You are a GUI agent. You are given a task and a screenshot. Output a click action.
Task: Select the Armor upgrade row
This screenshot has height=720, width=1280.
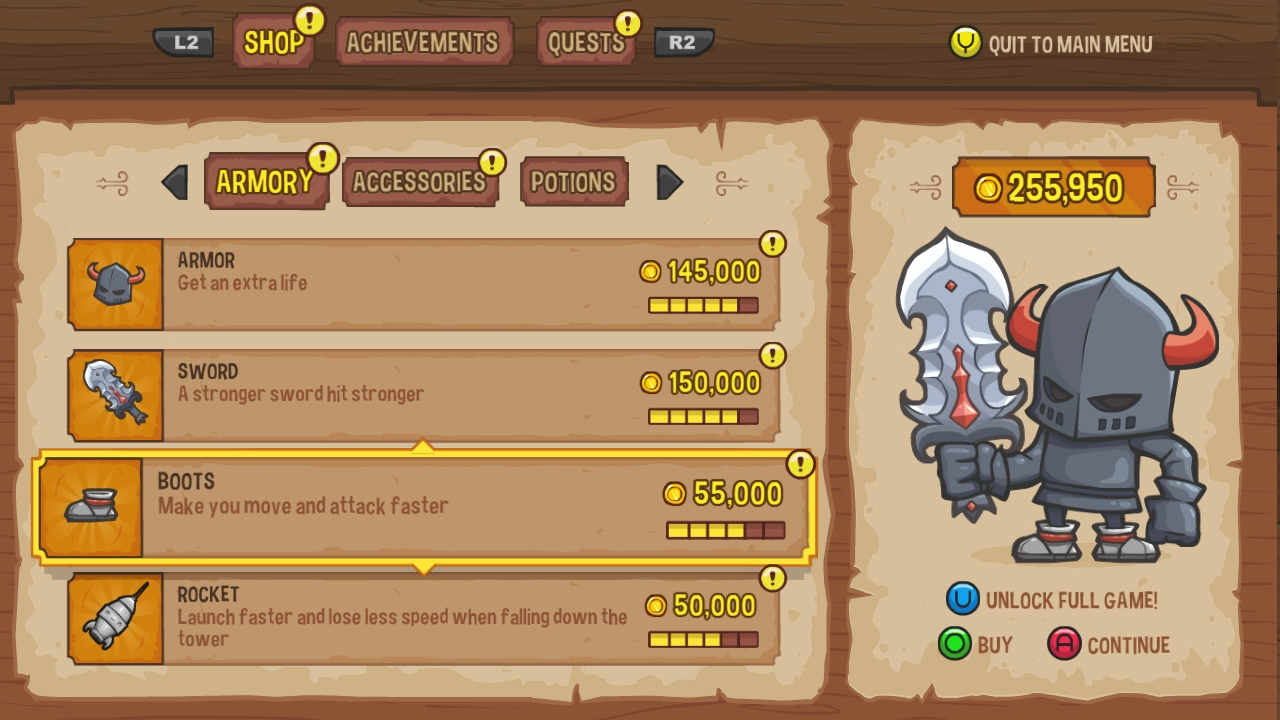click(423, 284)
